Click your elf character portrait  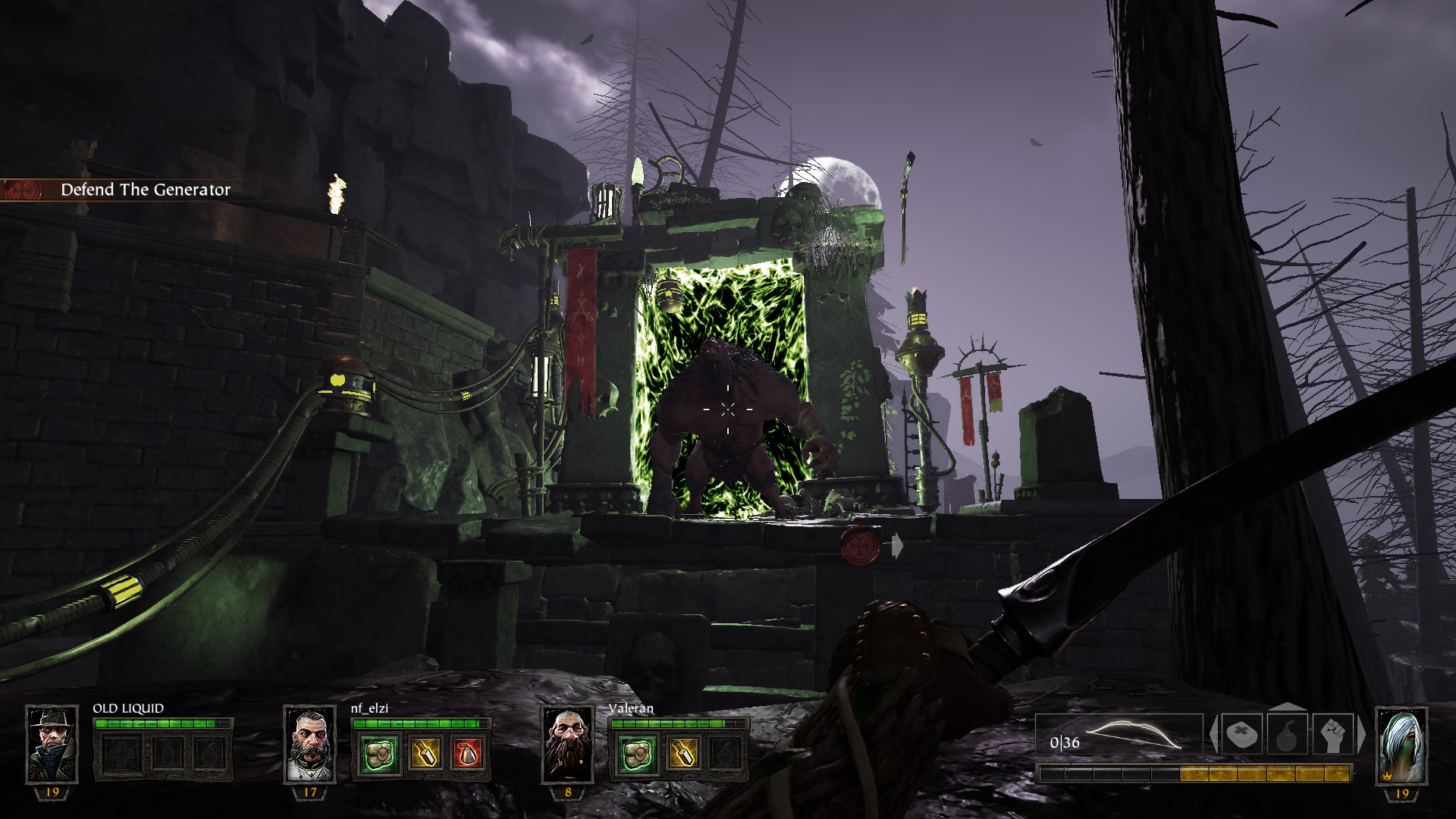coord(1401,745)
